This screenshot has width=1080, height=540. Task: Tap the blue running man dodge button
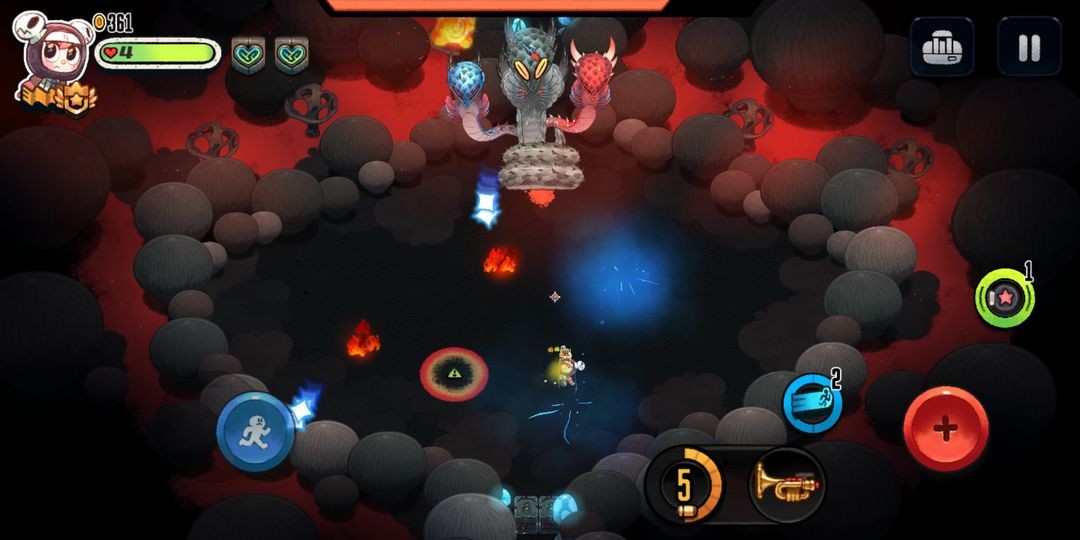click(255, 432)
